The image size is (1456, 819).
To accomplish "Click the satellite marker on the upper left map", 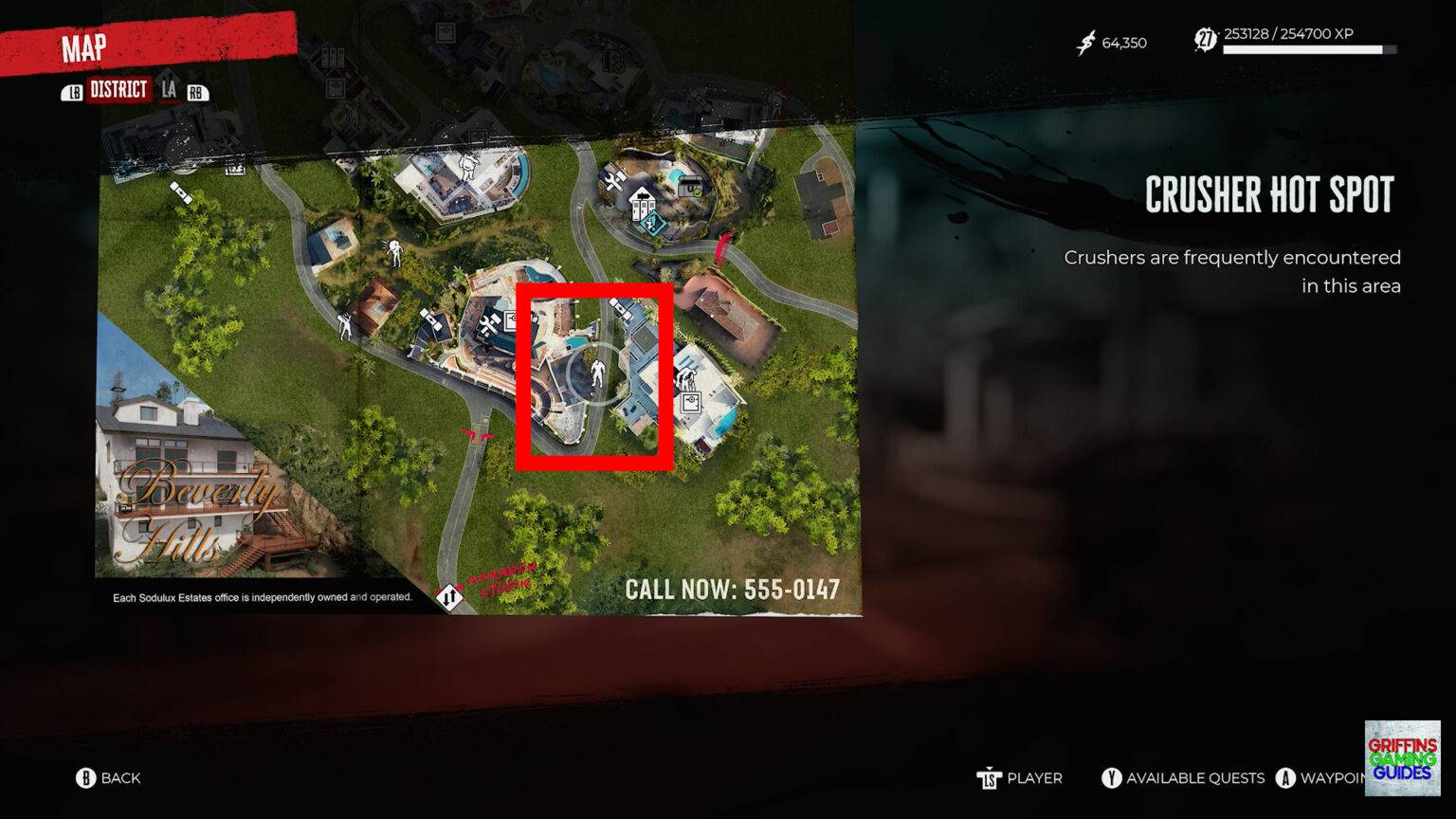I will (181, 193).
